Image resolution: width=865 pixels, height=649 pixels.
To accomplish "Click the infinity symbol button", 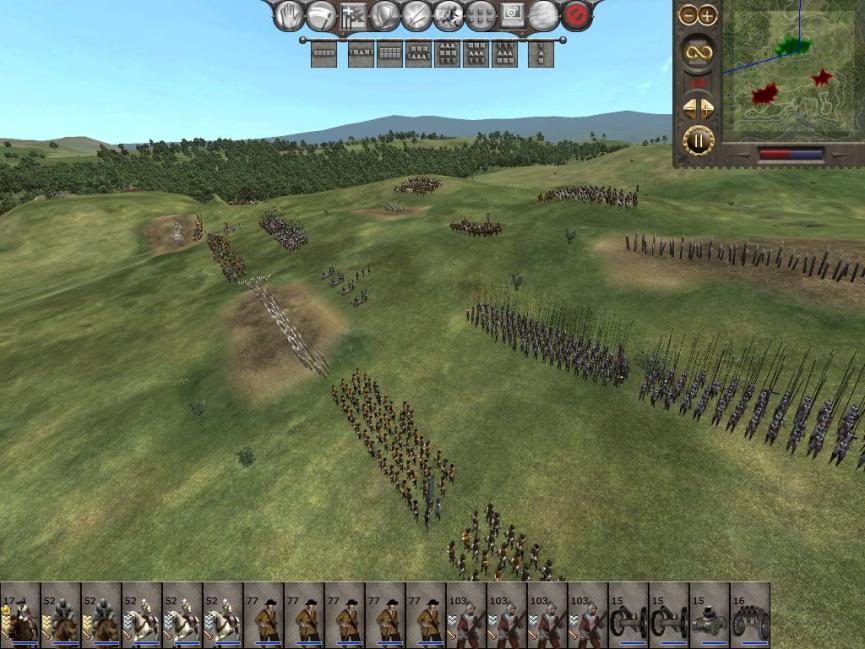I will (x=698, y=52).
